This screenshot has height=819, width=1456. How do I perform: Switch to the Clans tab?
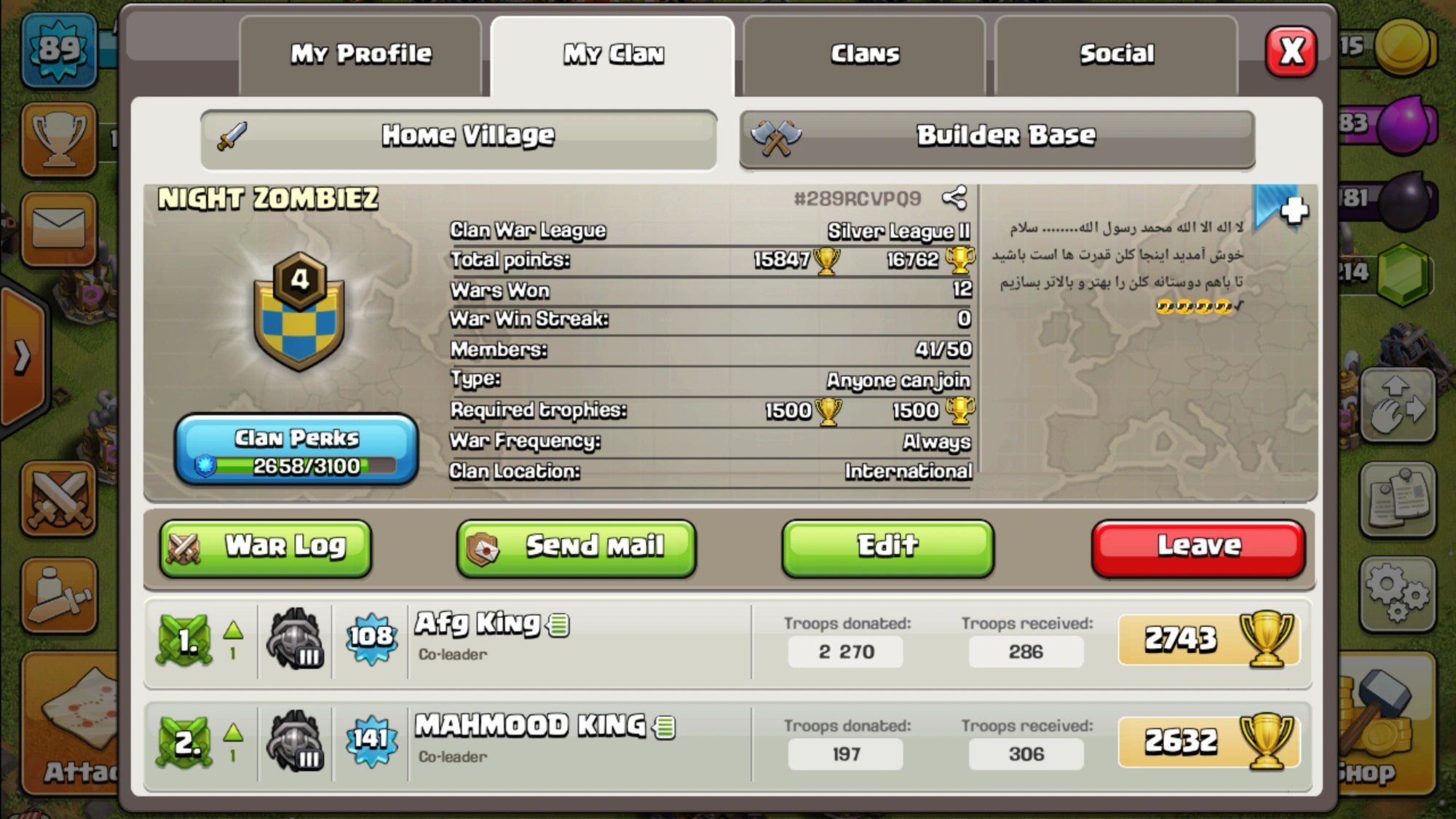click(x=863, y=53)
